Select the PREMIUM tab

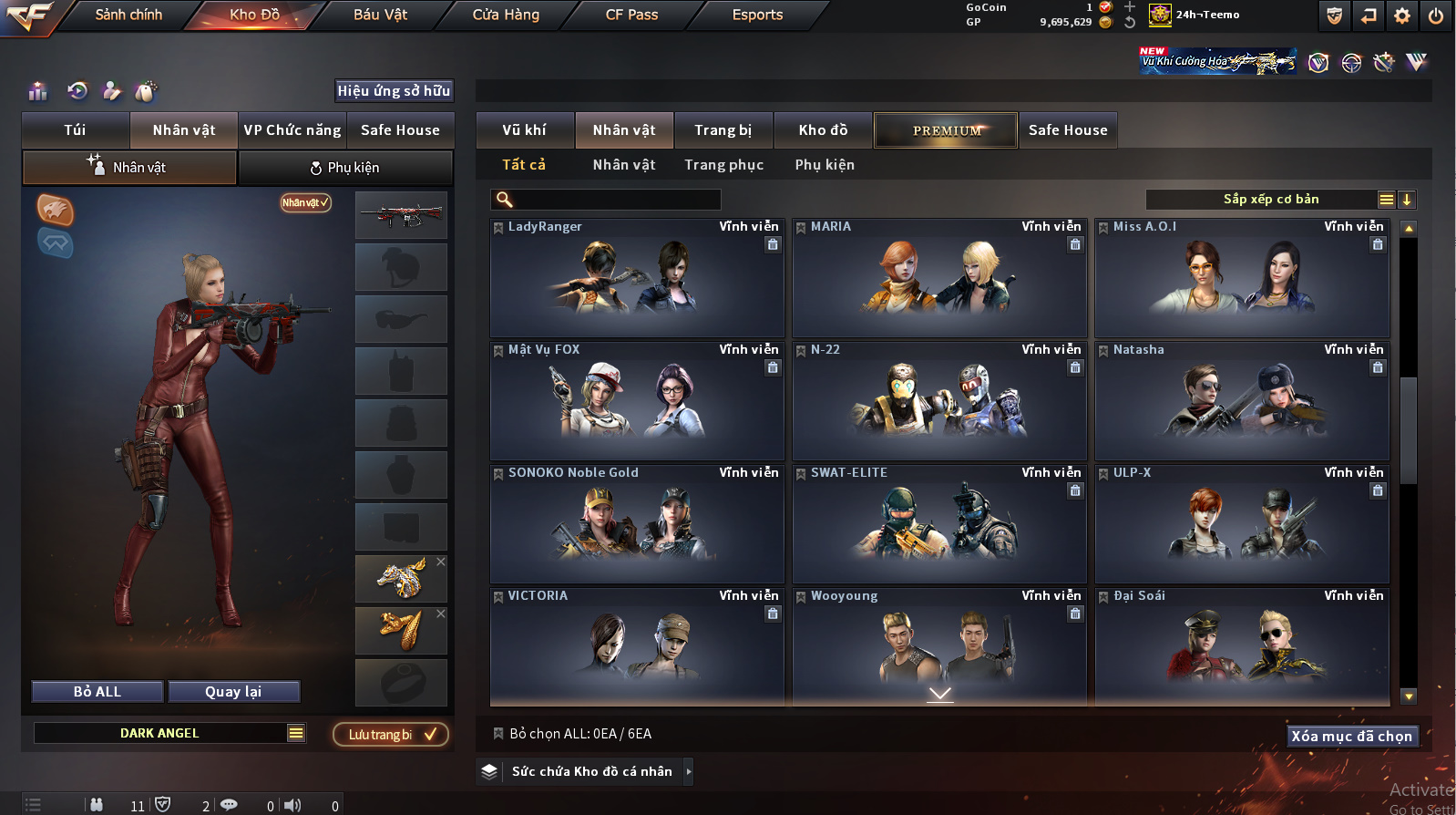pyautogui.click(x=947, y=130)
